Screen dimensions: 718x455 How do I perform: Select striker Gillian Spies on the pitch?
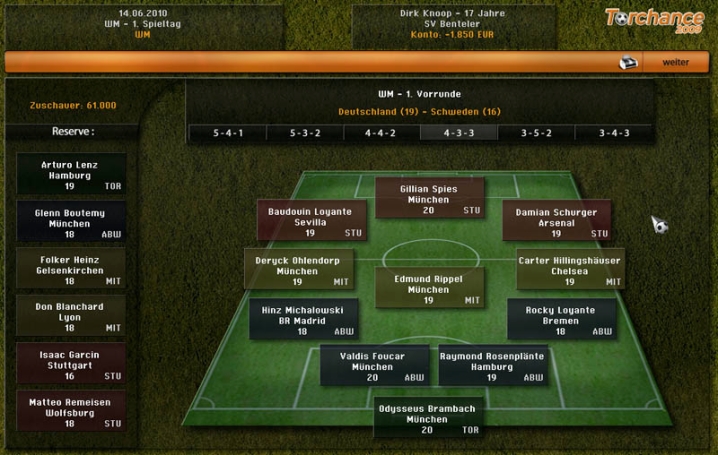[x=429, y=198]
